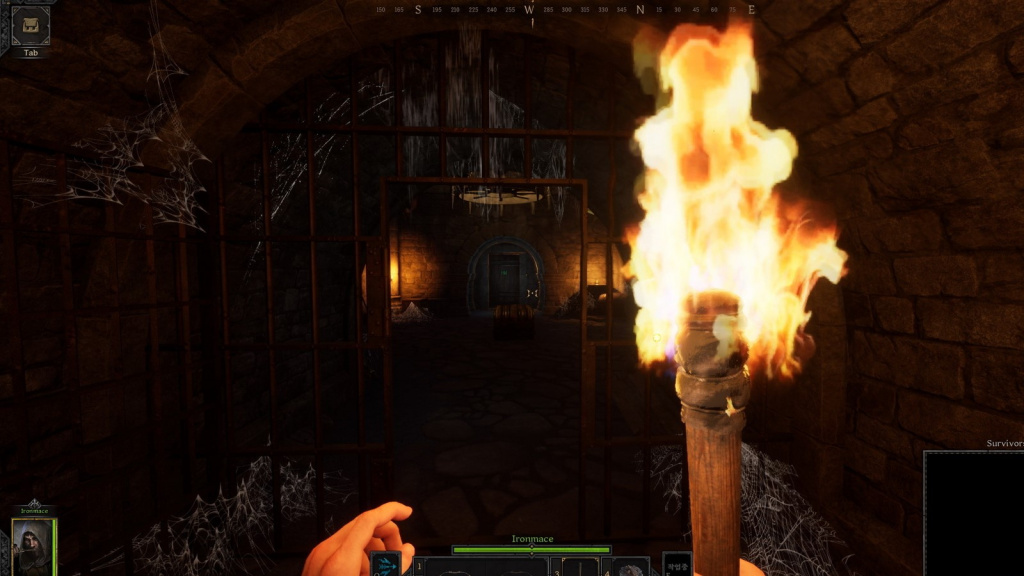The height and width of the screenshot is (576, 1024).
Task: Select the Ironmace hooded character portrait
Action: pyautogui.click(x=33, y=546)
